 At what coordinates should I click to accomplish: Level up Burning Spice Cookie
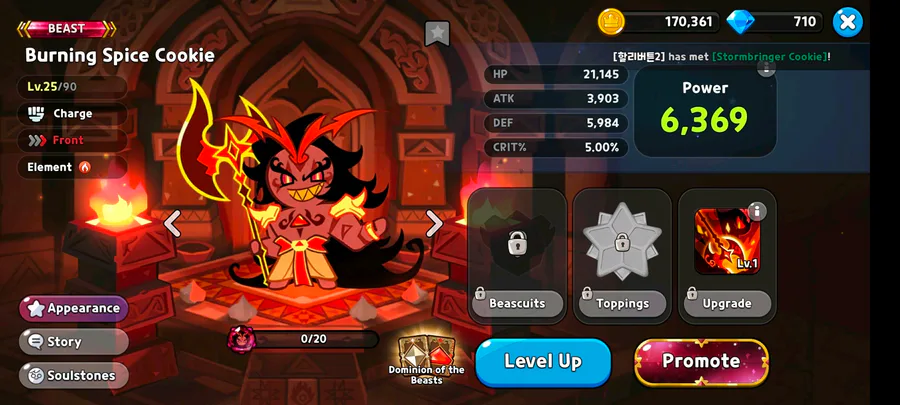tap(543, 362)
